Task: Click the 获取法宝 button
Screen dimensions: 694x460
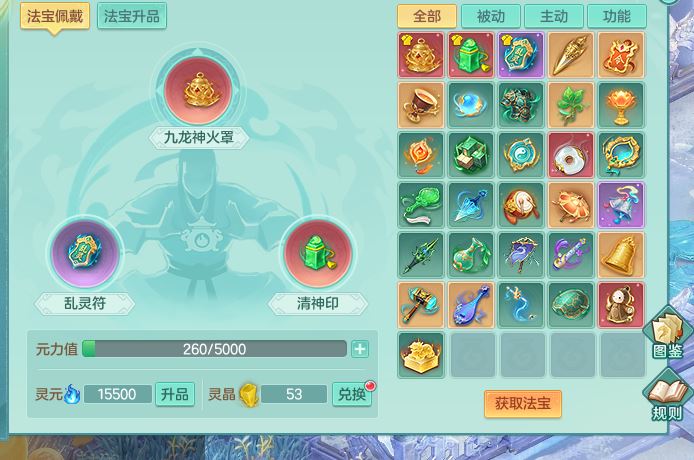Action: click(x=522, y=403)
